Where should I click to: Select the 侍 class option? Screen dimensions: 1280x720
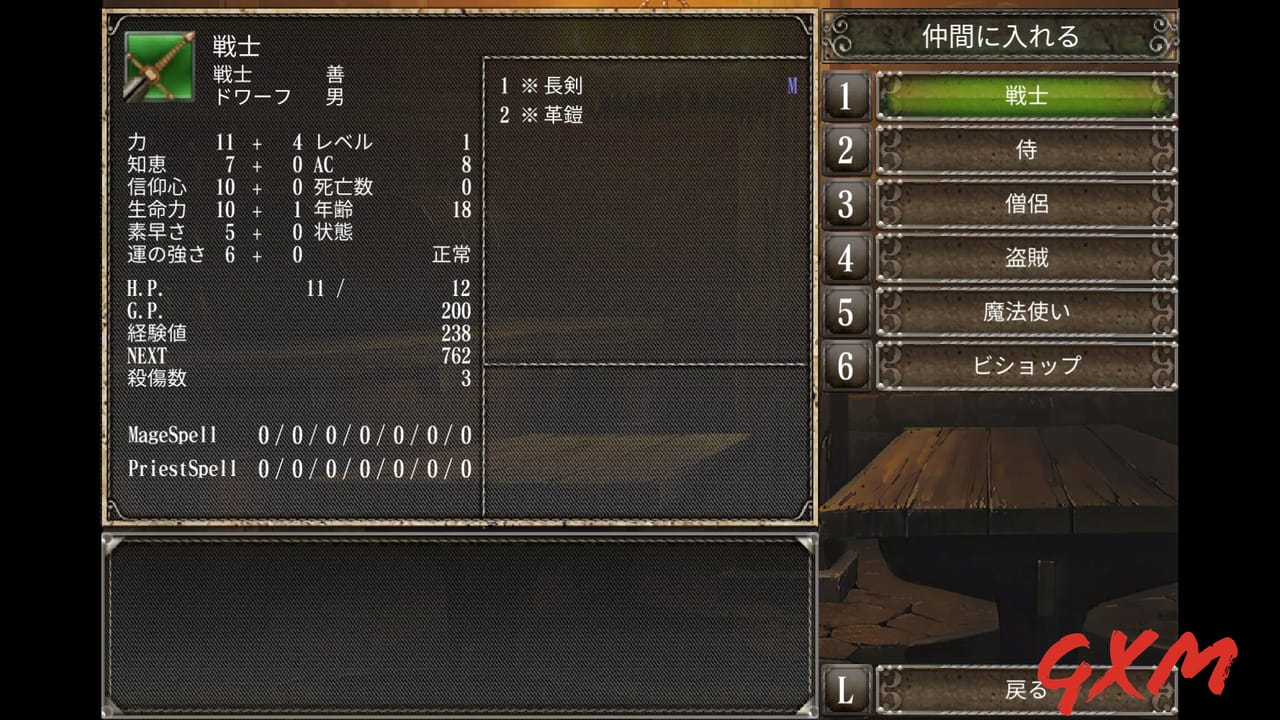coord(1025,150)
